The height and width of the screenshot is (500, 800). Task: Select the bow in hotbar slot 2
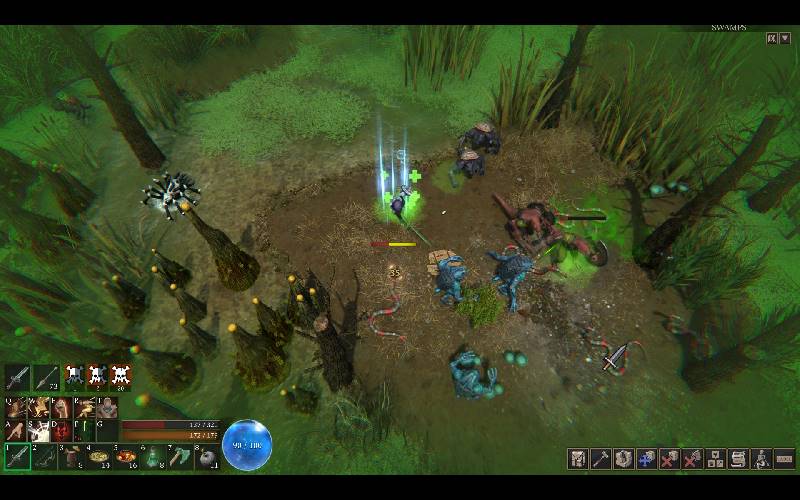pyautogui.click(x=45, y=457)
